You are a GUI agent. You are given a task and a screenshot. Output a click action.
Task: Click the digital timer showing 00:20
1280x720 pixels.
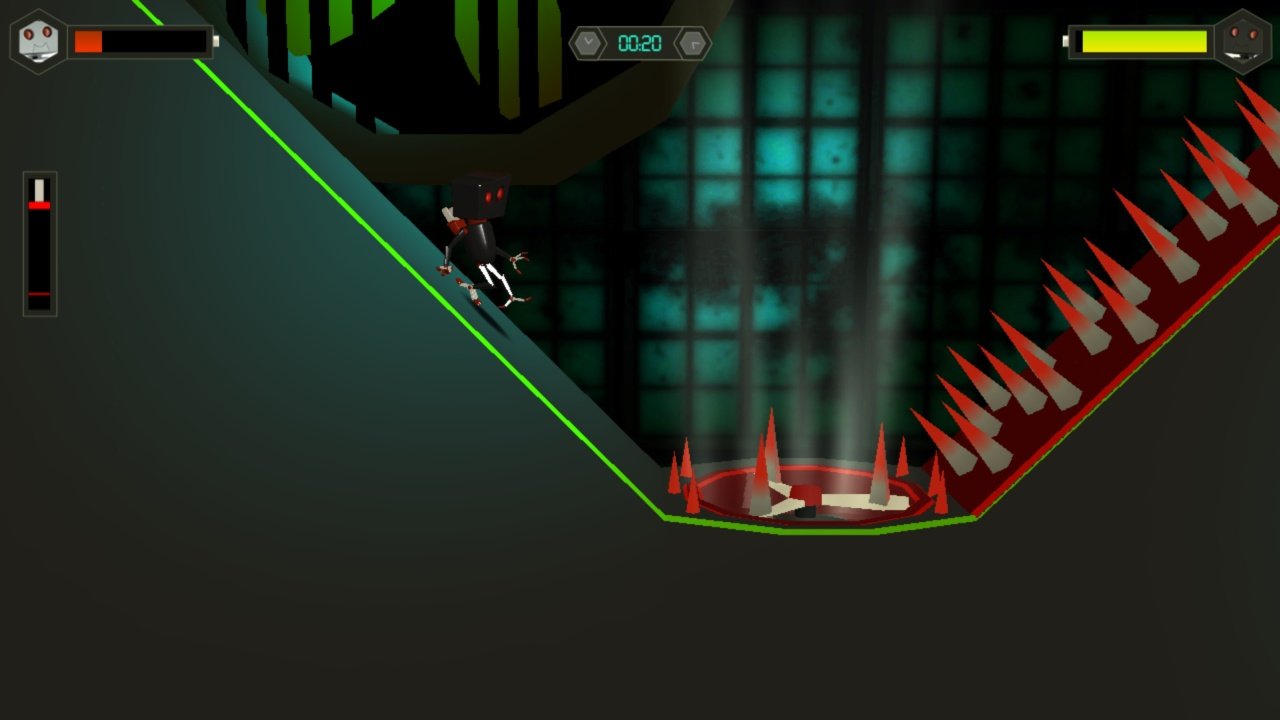(639, 42)
